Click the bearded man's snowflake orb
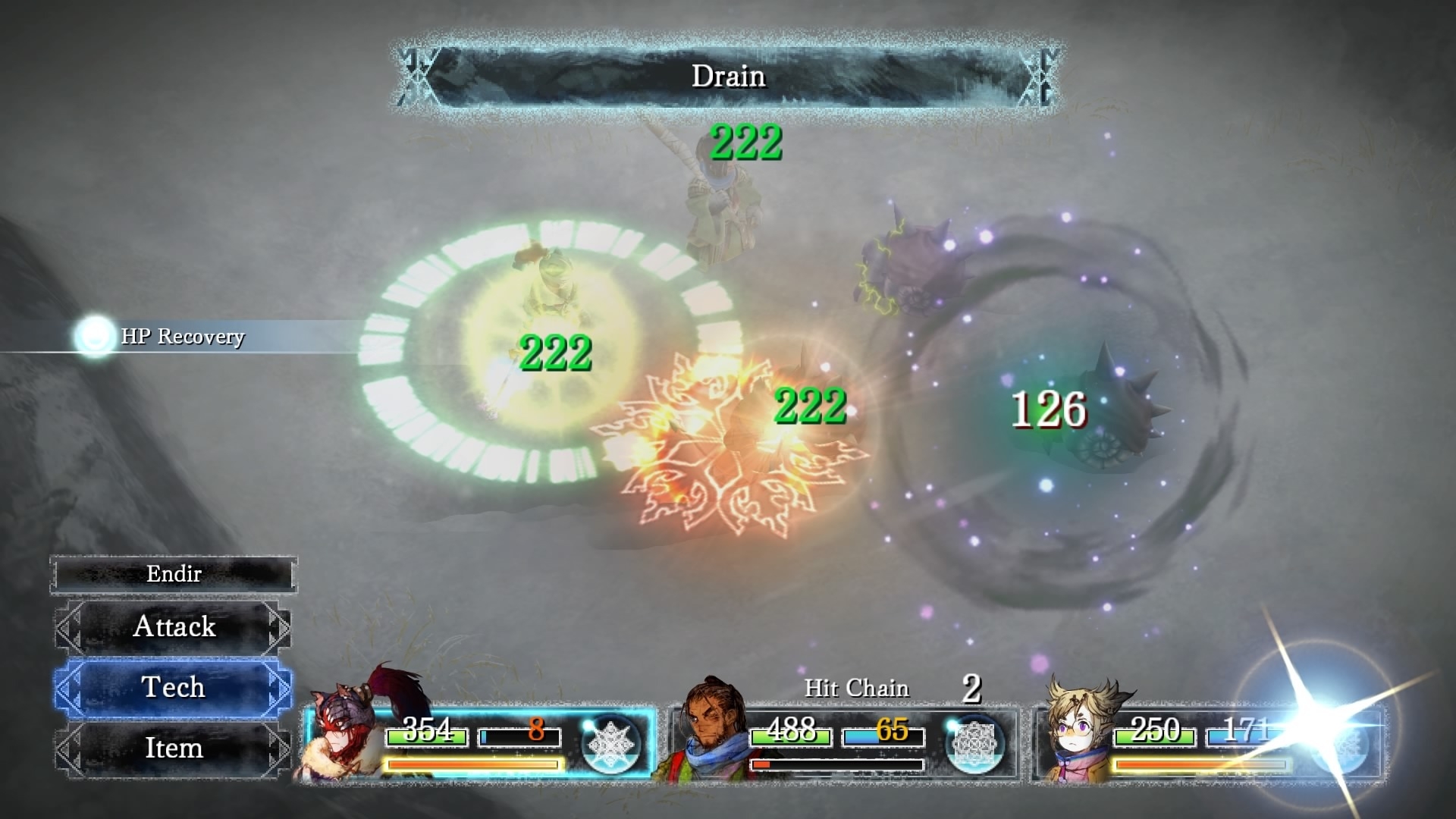The image size is (1456, 819). pyautogui.click(x=974, y=744)
